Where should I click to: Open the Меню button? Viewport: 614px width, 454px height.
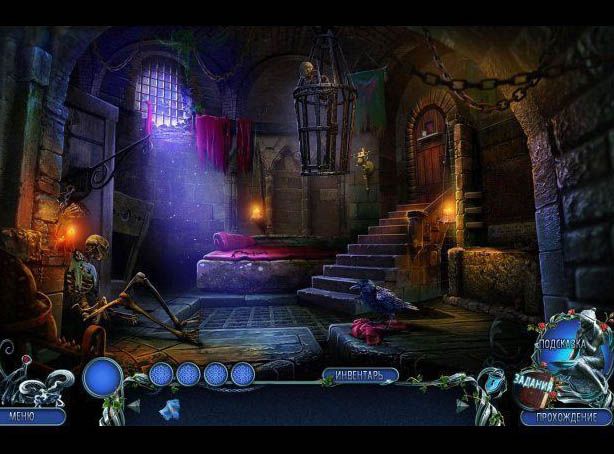point(32,416)
